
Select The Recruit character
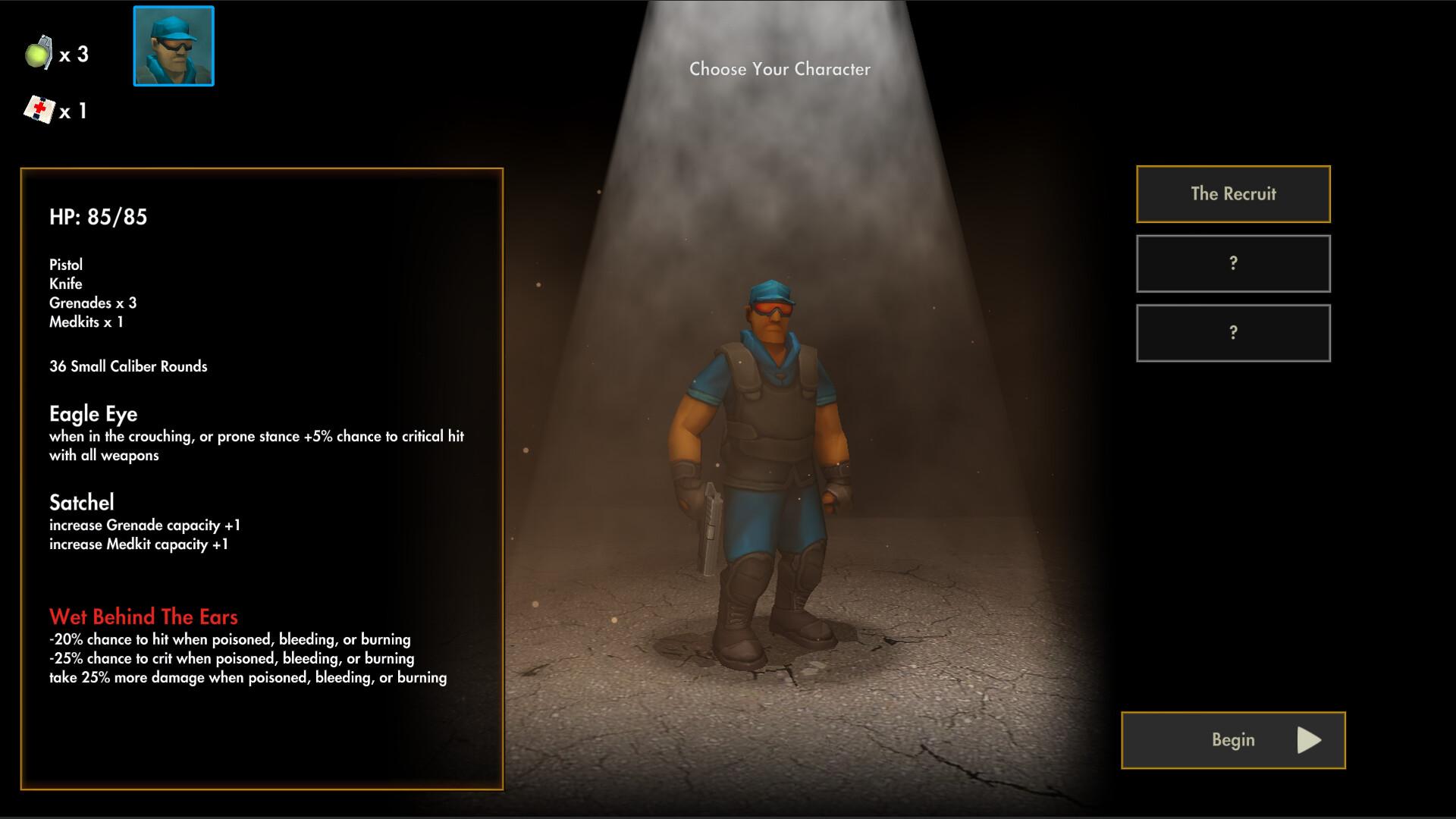1233,194
